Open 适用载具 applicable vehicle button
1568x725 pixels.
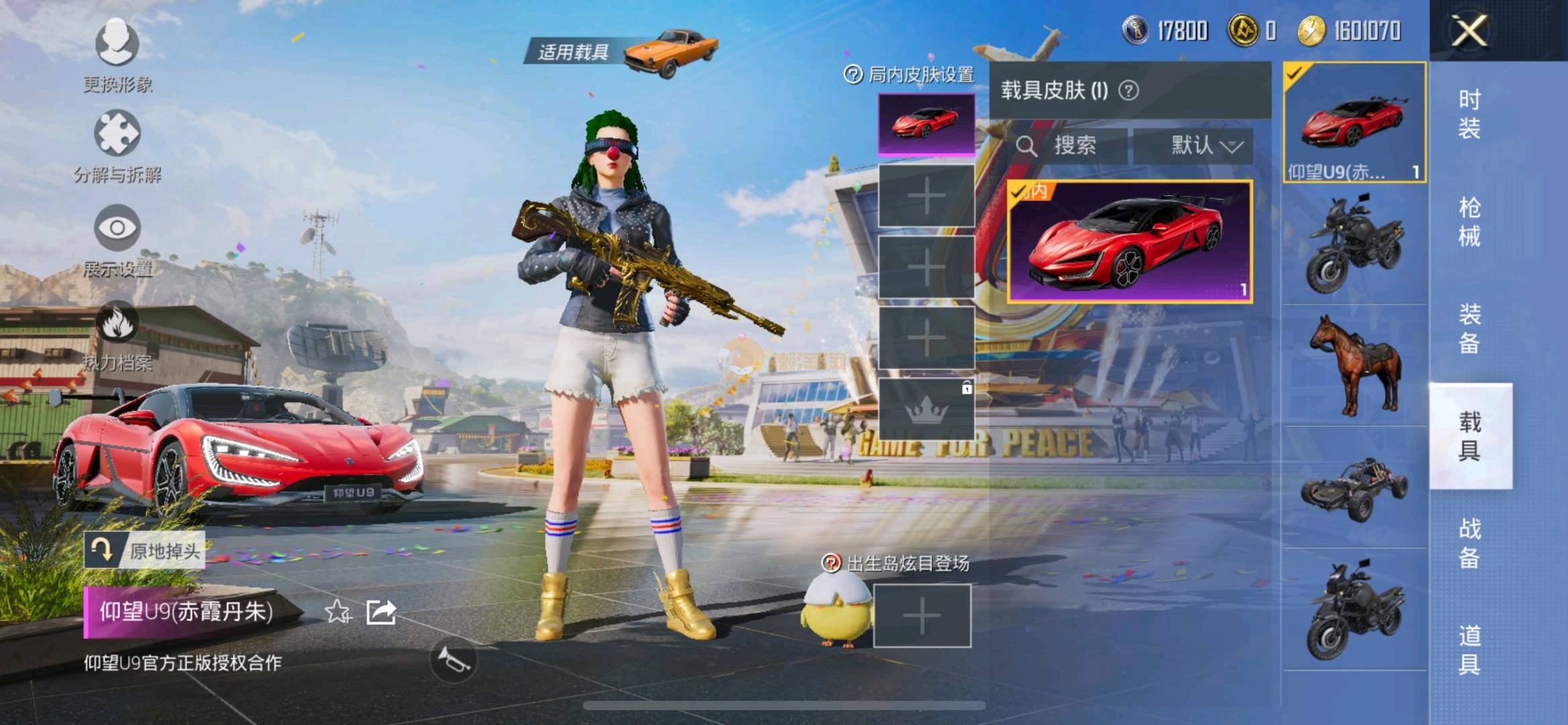621,52
